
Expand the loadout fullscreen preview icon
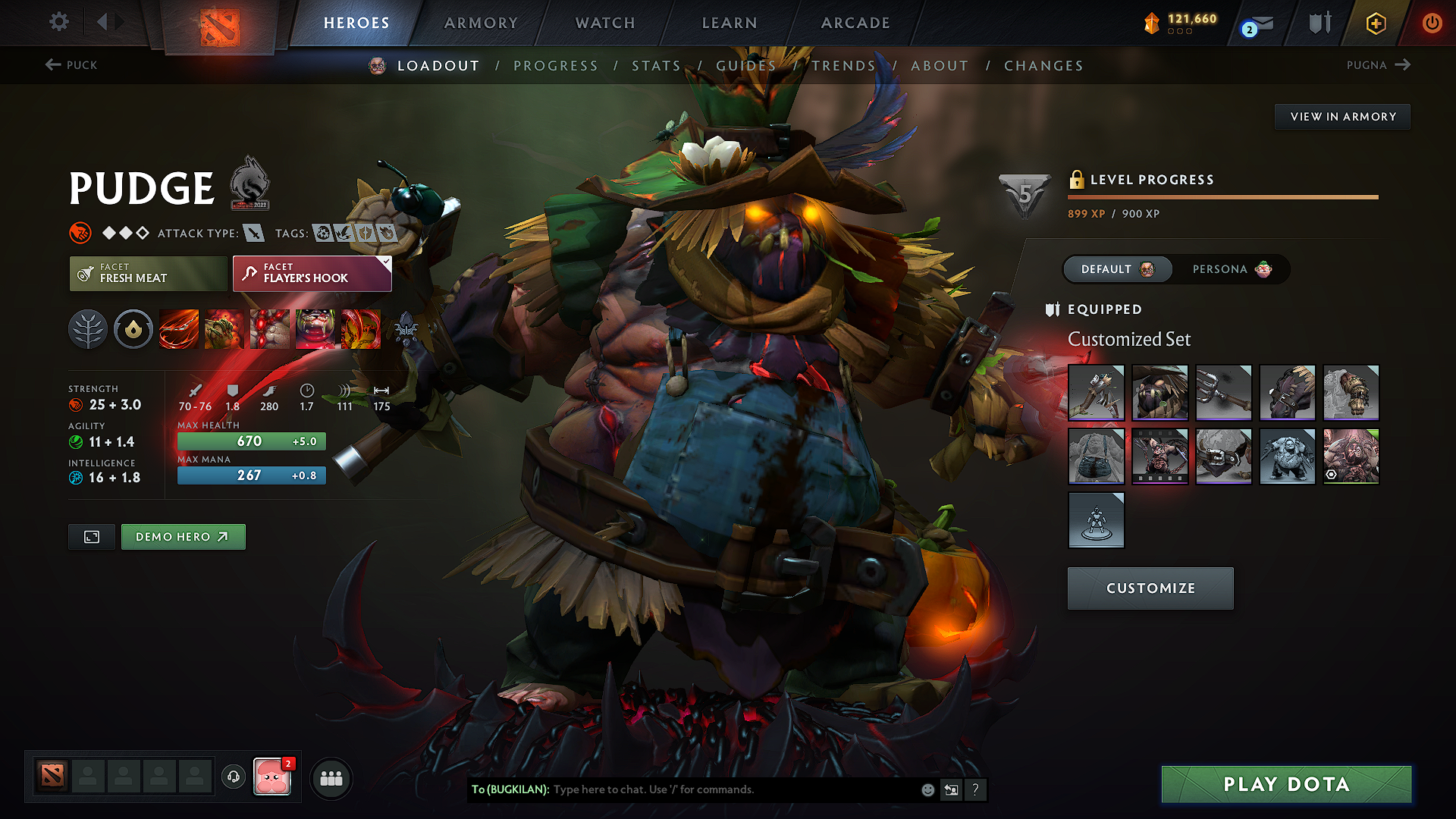point(91,536)
